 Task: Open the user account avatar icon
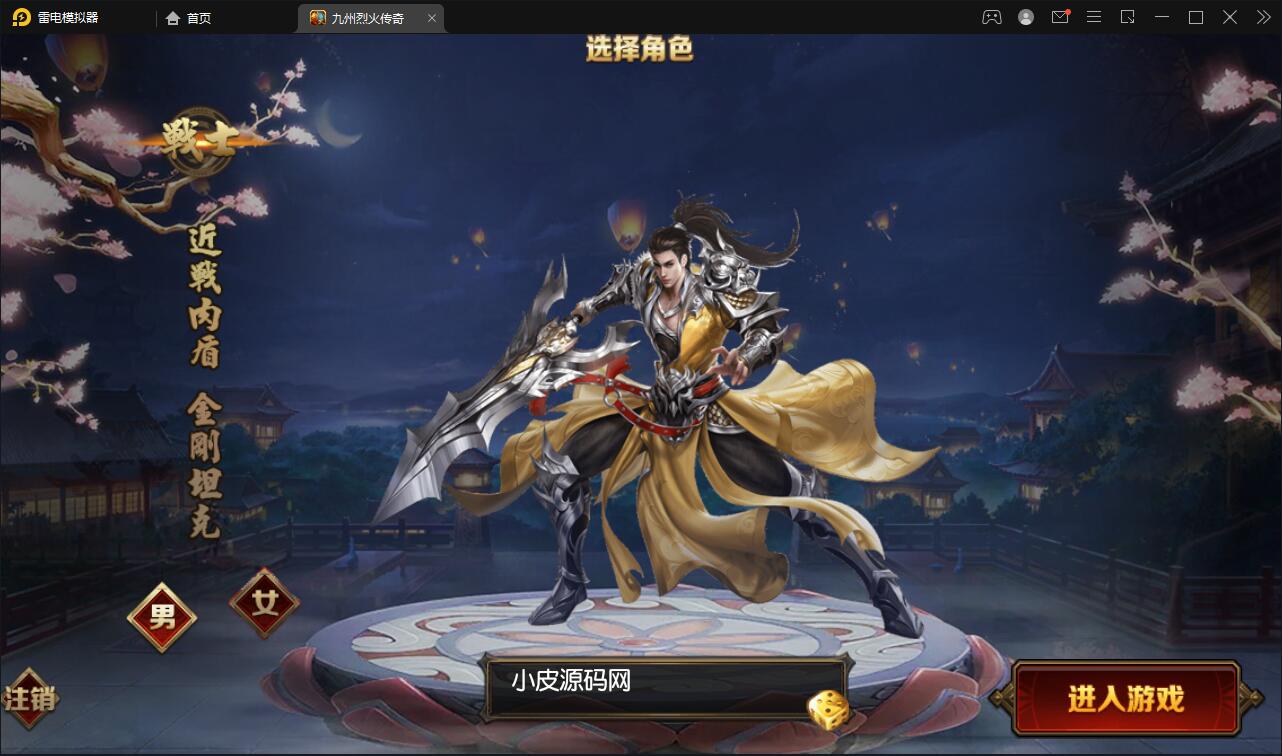(1026, 17)
